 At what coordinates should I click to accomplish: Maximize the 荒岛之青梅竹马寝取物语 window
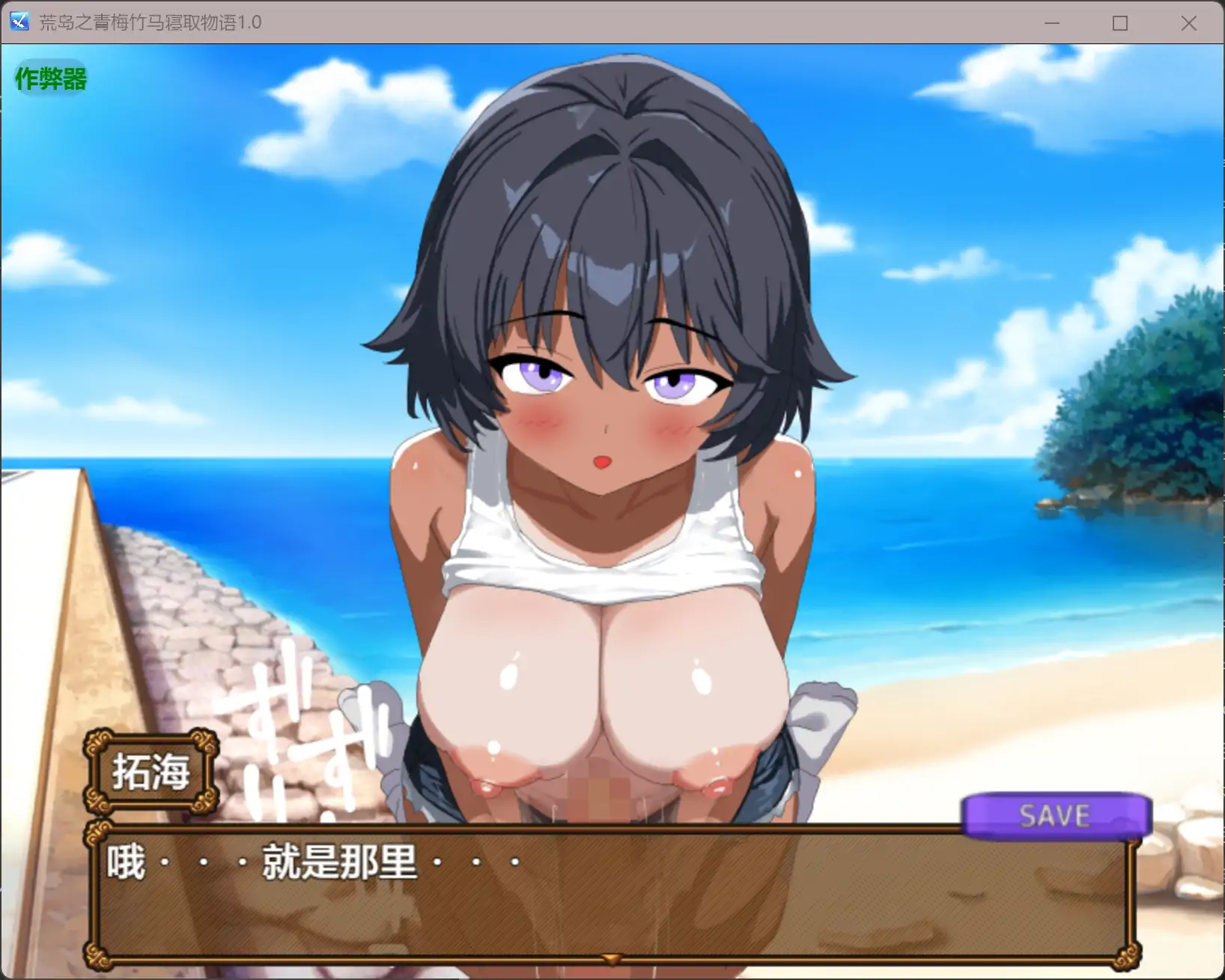click(x=1120, y=23)
